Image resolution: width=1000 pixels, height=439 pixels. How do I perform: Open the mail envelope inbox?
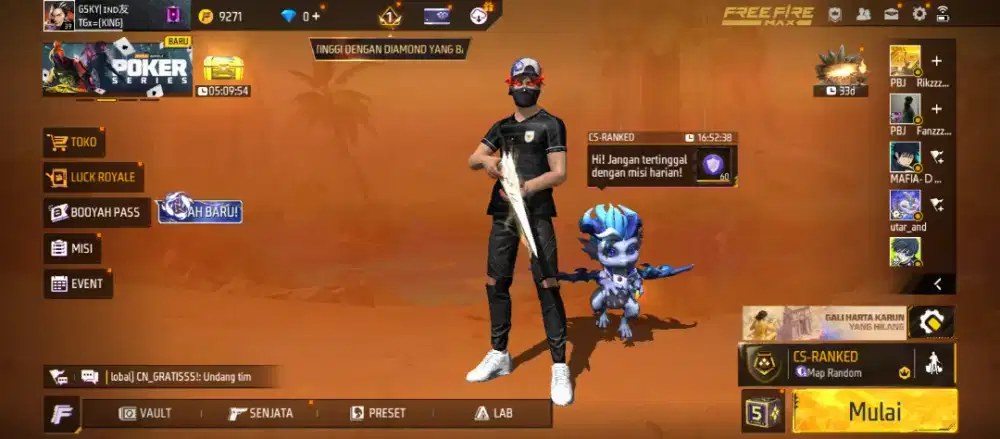point(891,14)
